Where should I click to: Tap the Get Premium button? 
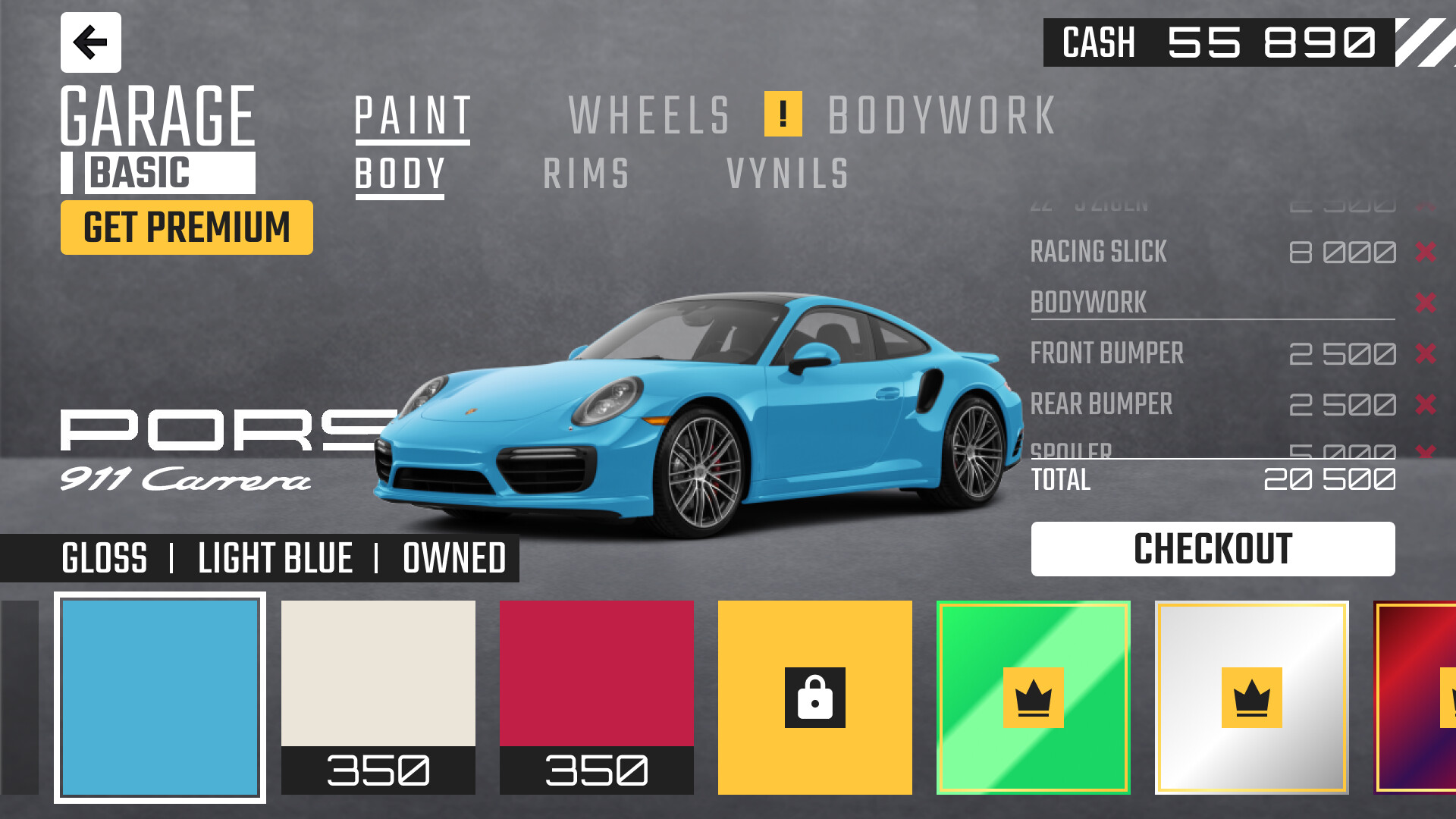(x=187, y=227)
